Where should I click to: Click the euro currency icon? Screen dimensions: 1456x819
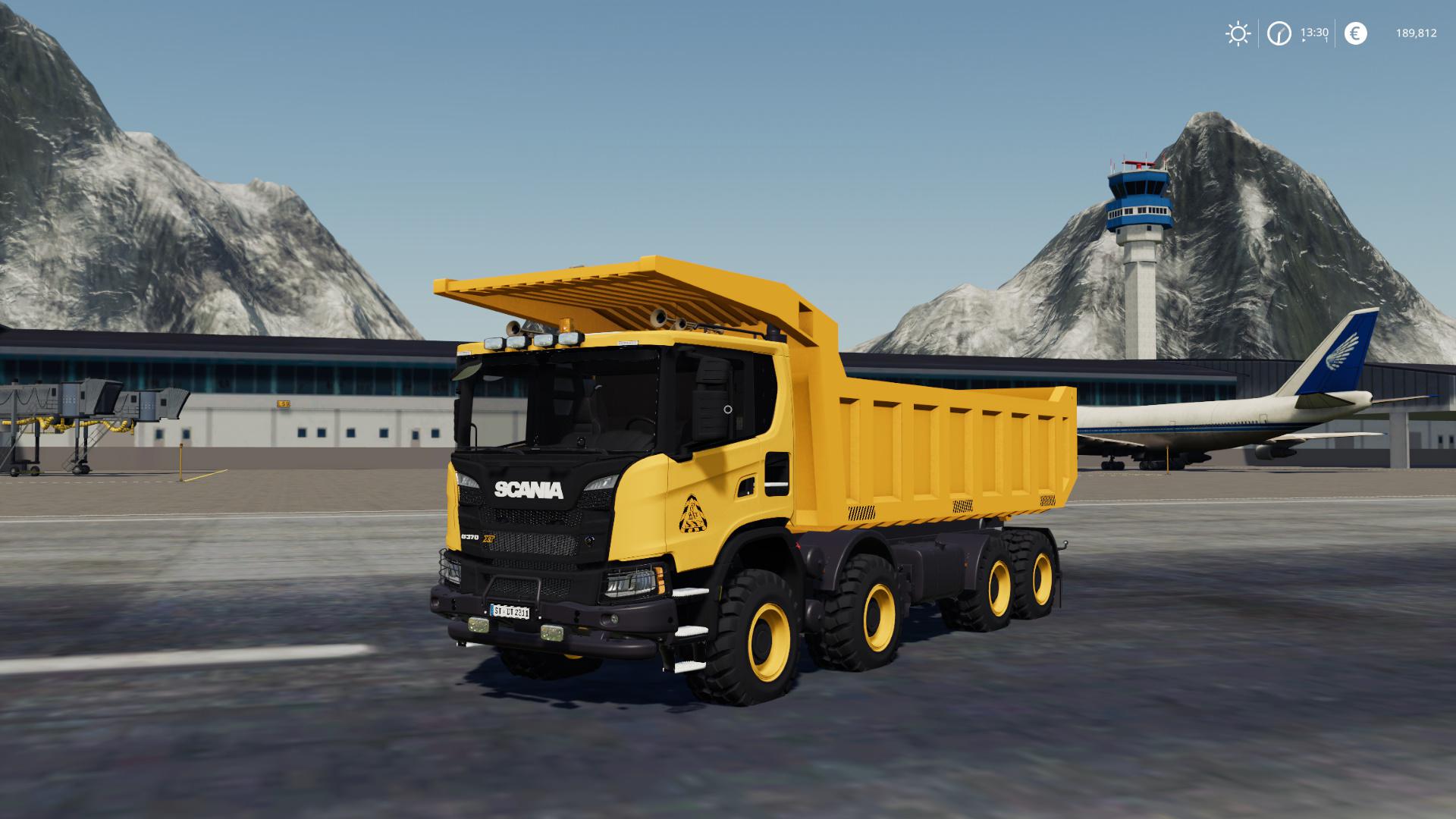[x=1356, y=33]
